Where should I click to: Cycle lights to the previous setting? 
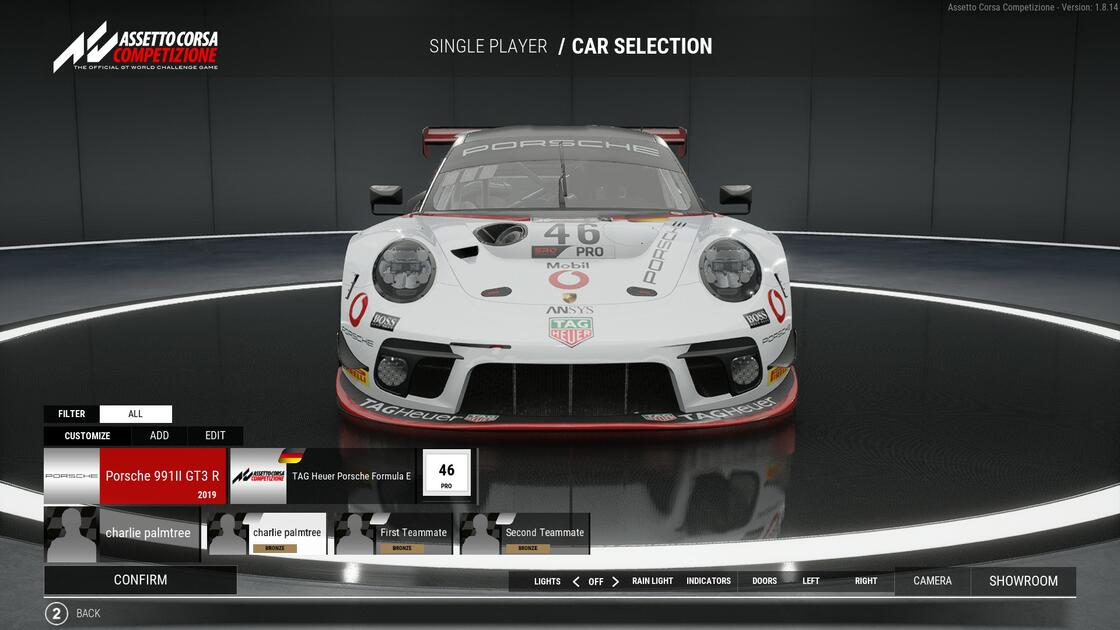tap(576, 582)
